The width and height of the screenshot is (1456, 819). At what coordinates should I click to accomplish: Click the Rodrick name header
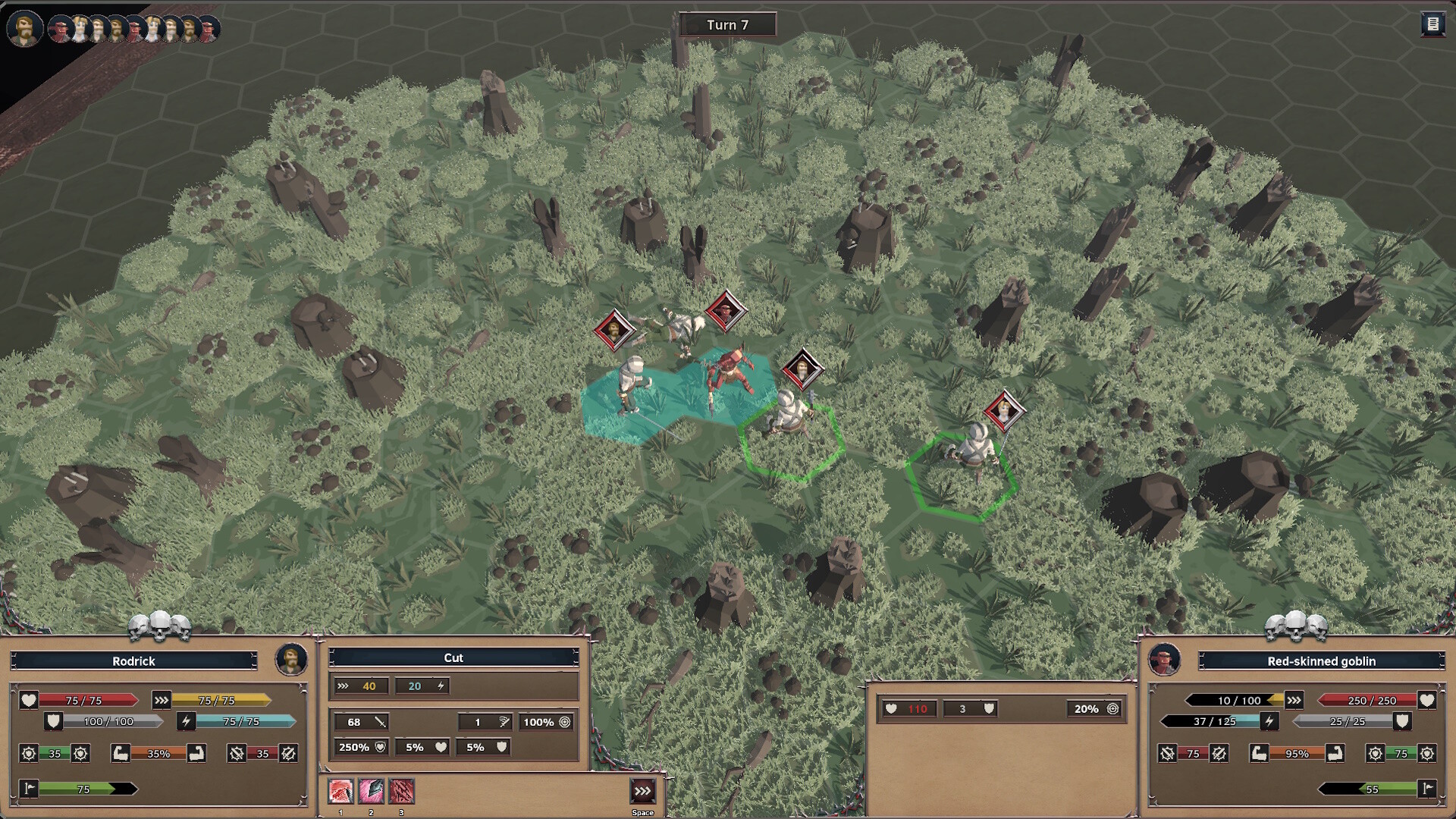133,661
